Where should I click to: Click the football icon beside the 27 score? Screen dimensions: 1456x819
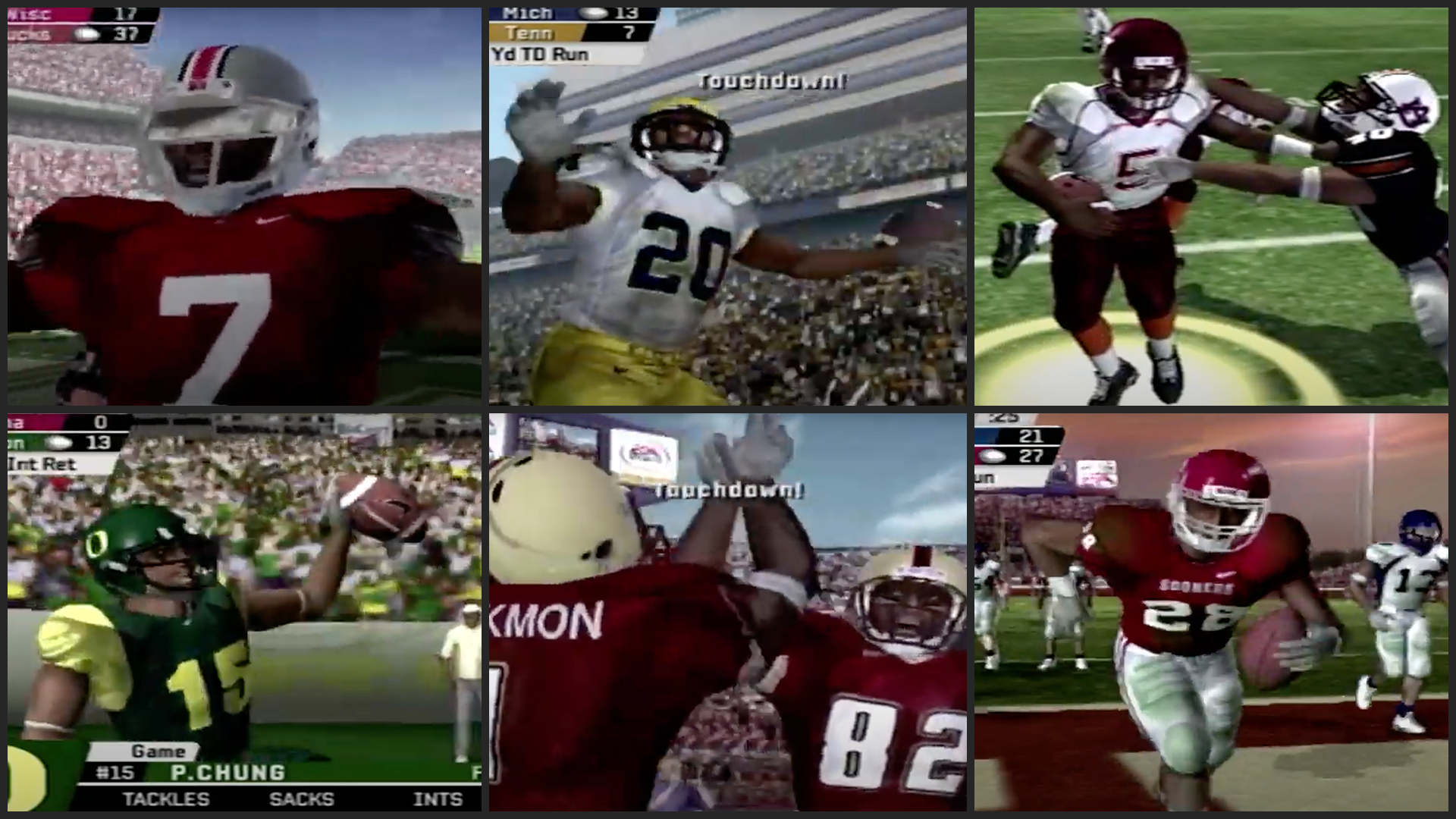point(993,457)
